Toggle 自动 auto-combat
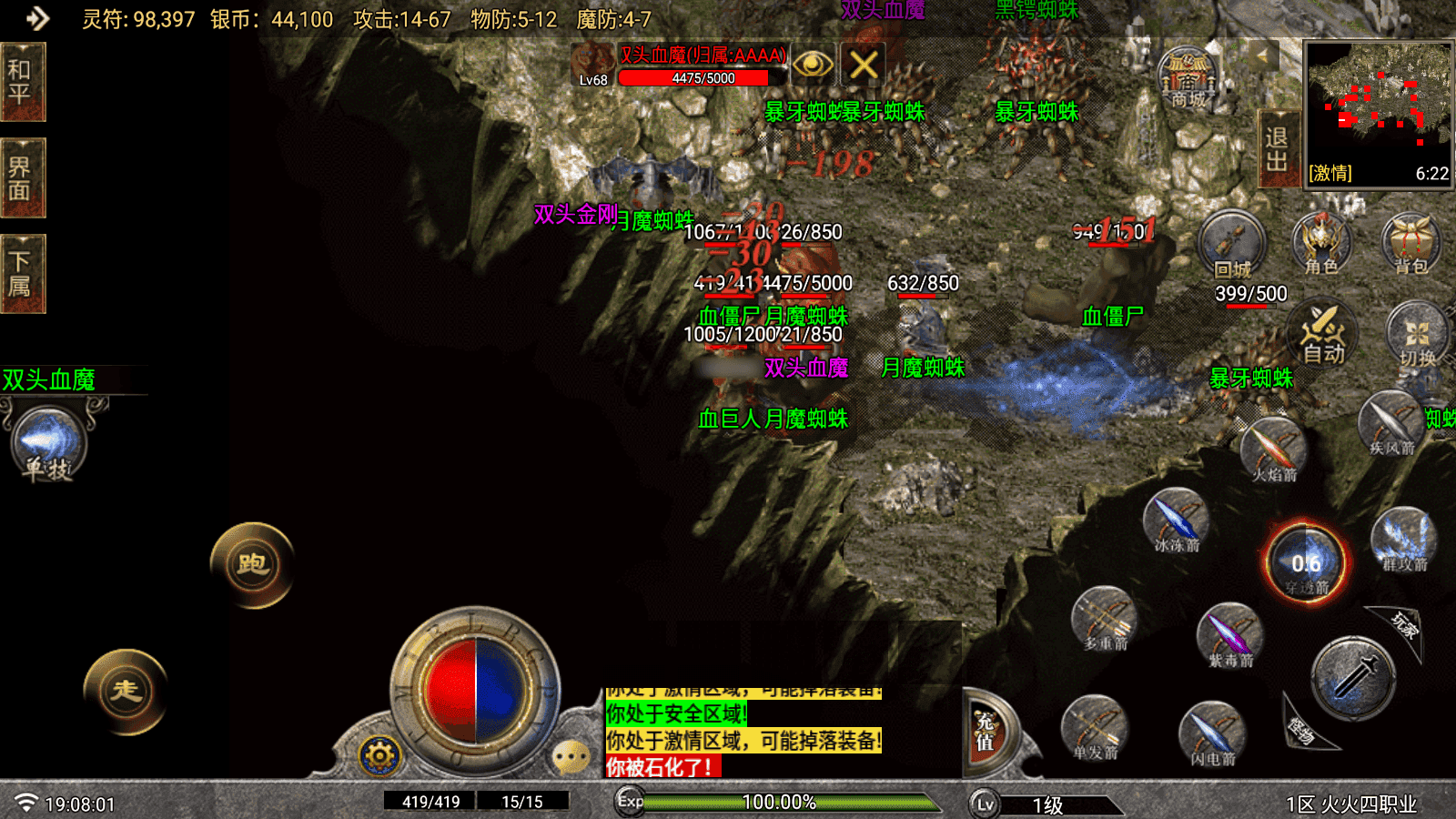Image resolution: width=1456 pixels, height=819 pixels. (1323, 334)
